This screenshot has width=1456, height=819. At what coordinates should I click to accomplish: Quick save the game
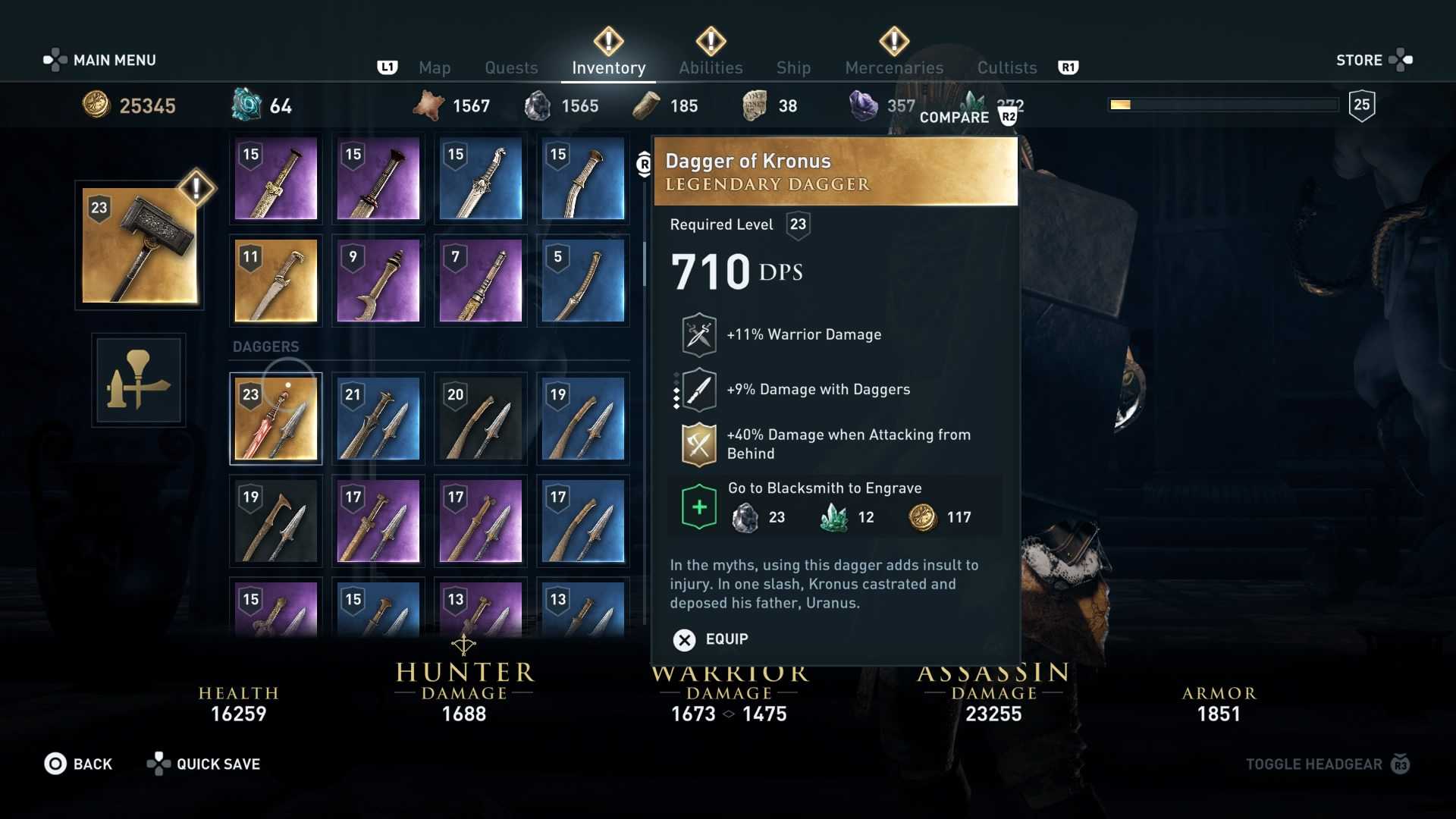pyautogui.click(x=203, y=764)
